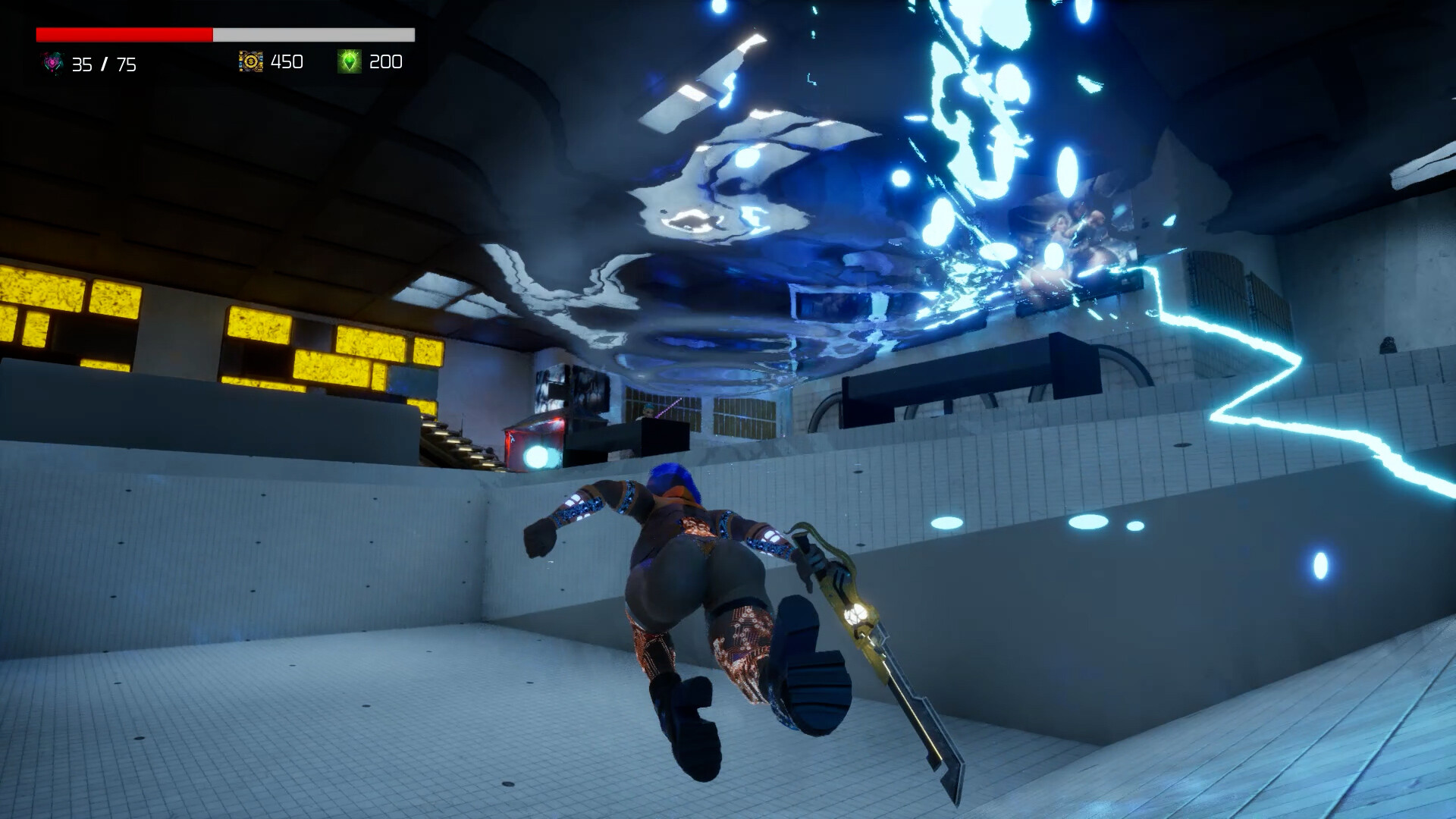Viewport: 1456px width, 819px height.
Task: Click the red health bar
Action: (121, 33)
